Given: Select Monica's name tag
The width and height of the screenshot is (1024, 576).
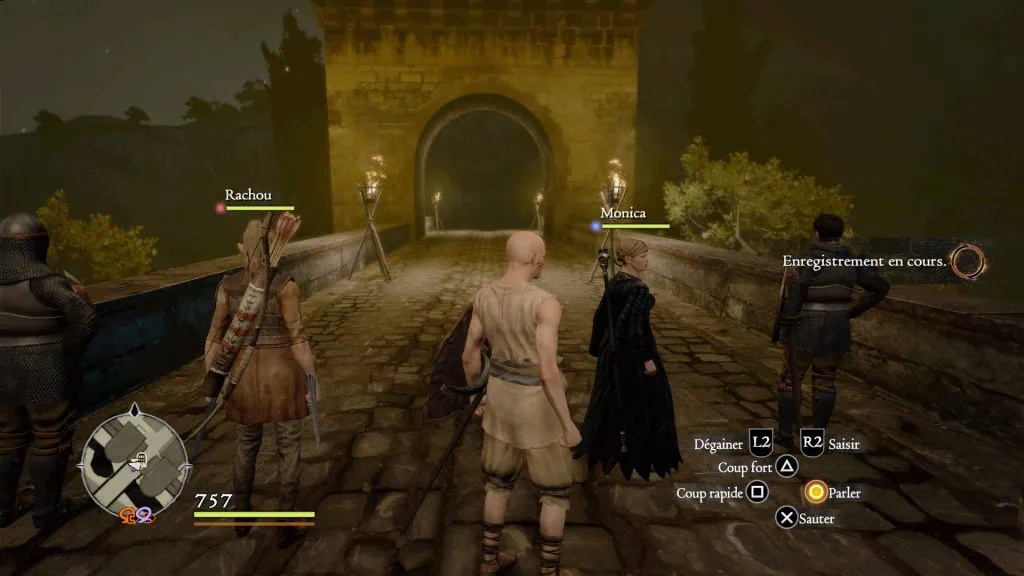Looking at the screenshot, I should tap(623, 213).
